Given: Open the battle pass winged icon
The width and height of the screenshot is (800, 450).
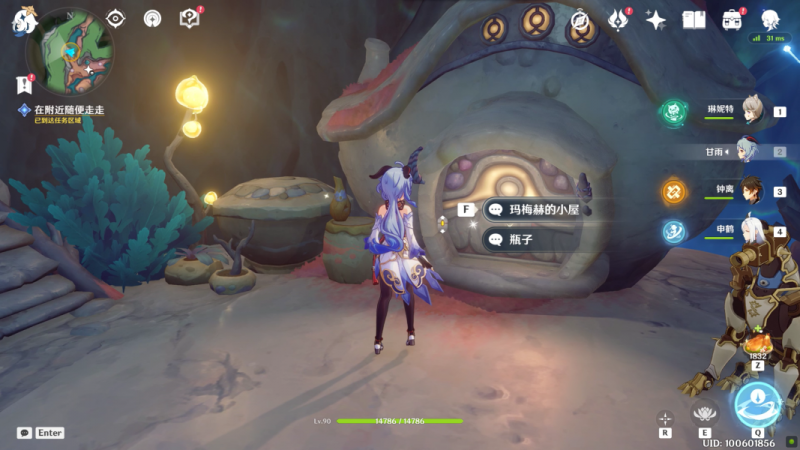Looking at the screenshot, I should click(x=619, y=19).
